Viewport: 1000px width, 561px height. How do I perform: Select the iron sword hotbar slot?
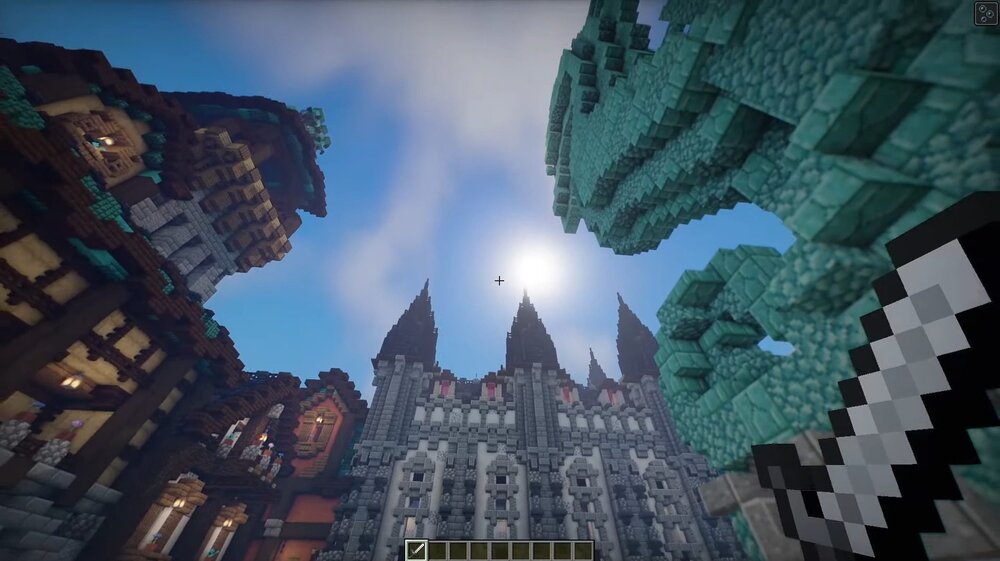416,550
